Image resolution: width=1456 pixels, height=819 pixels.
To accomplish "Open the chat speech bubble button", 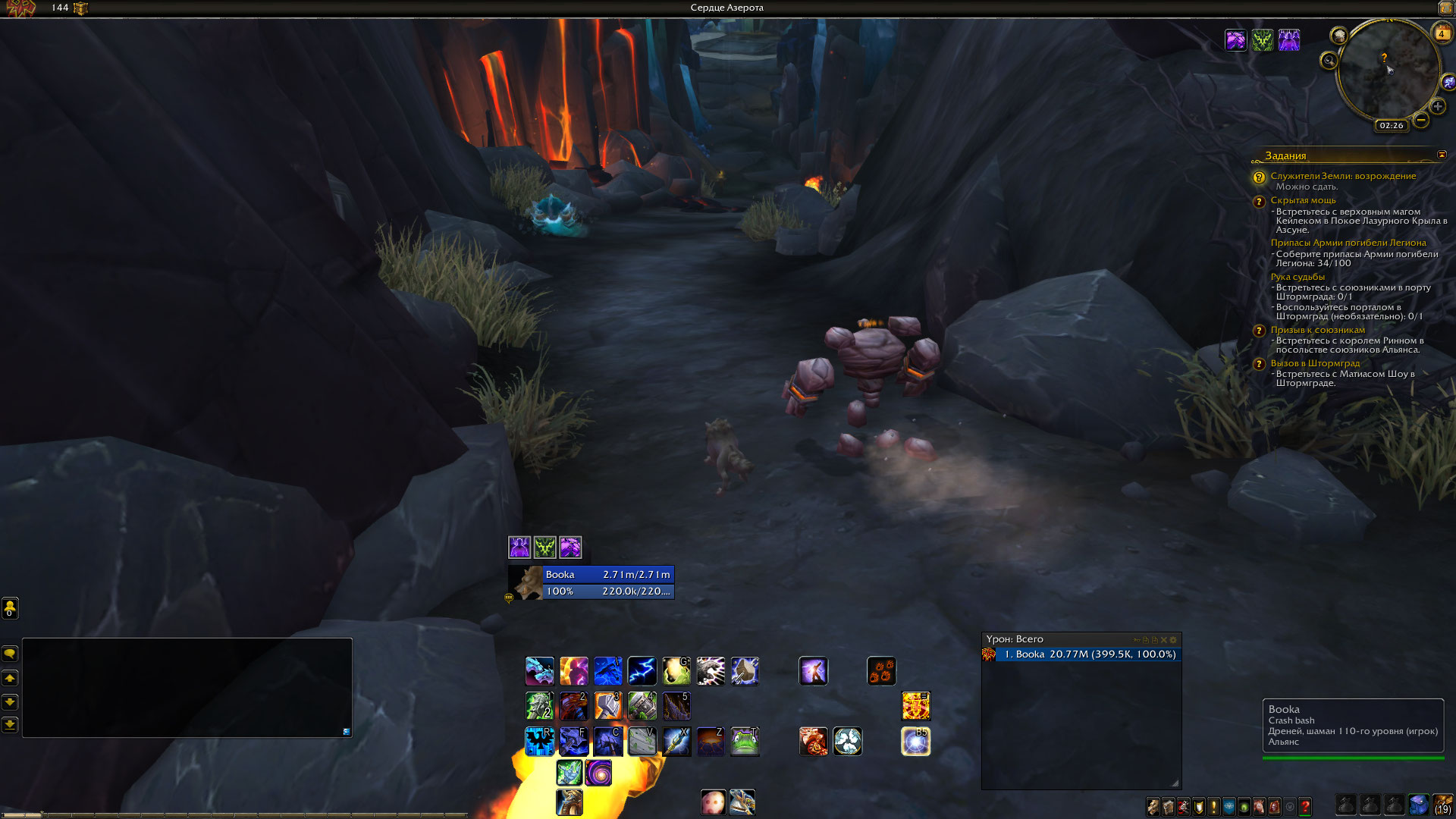I will pos(10,653).
